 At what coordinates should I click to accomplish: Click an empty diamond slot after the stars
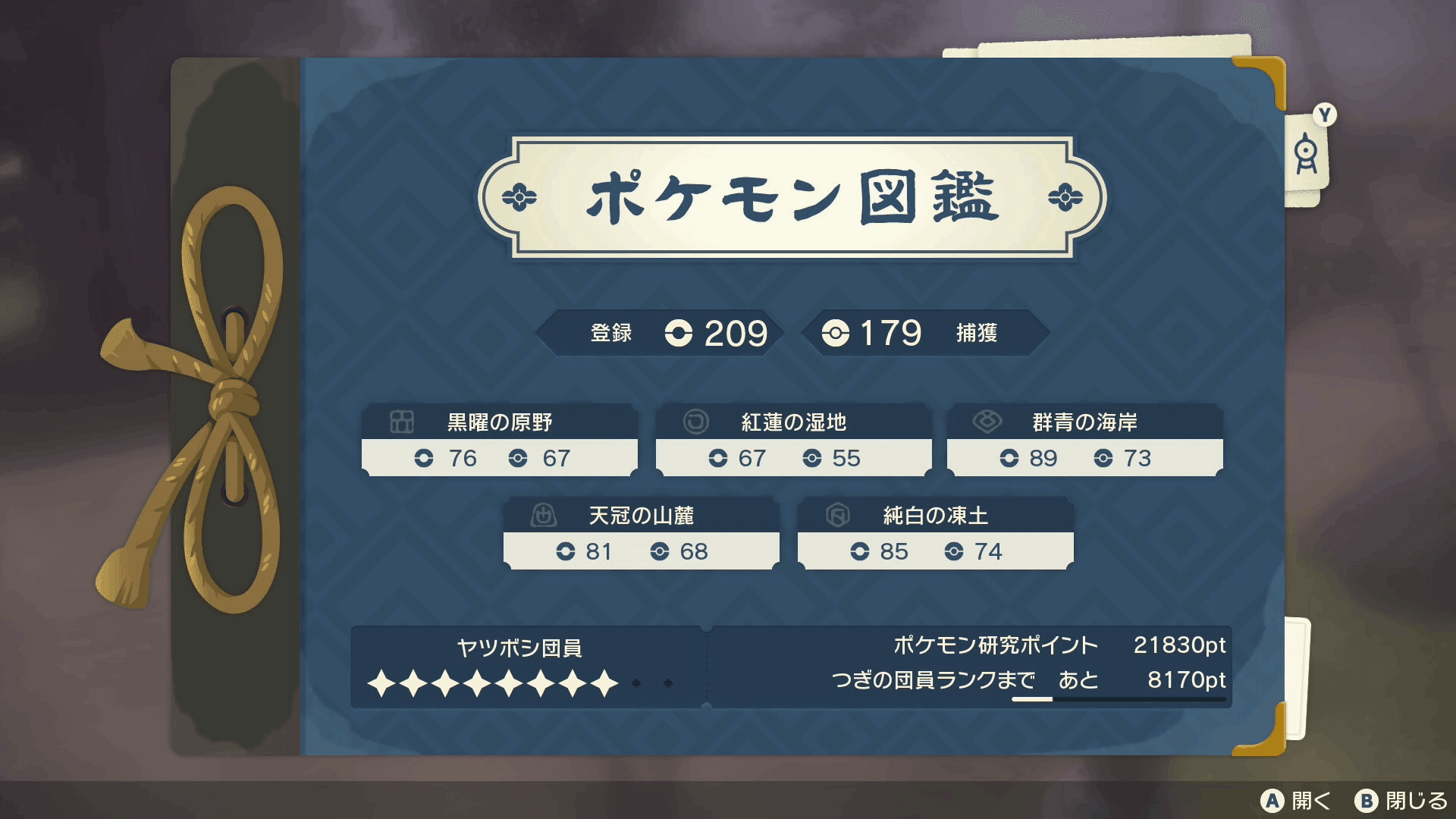pyautogui.click(x=634, y=683)
